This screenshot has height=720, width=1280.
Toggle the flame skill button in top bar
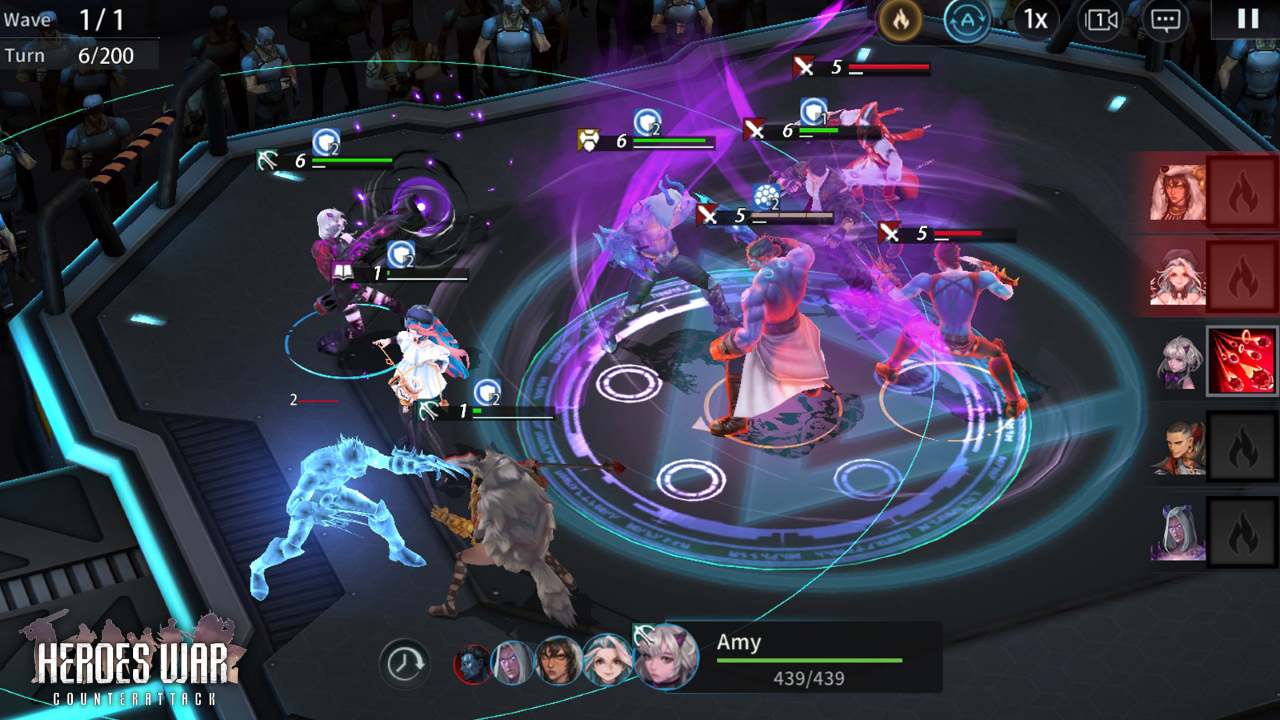(900, 20)
